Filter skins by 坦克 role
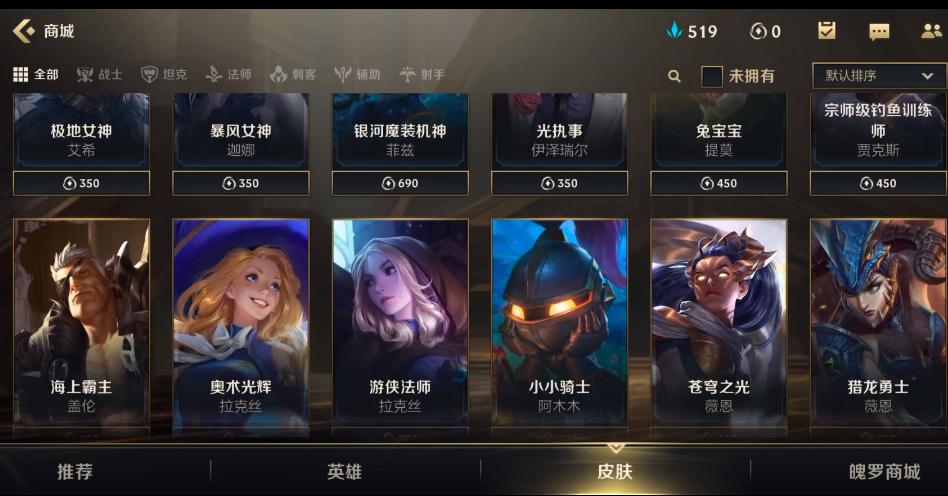The image size is (948, 496). pyautogui.click(x=164, y=75)
